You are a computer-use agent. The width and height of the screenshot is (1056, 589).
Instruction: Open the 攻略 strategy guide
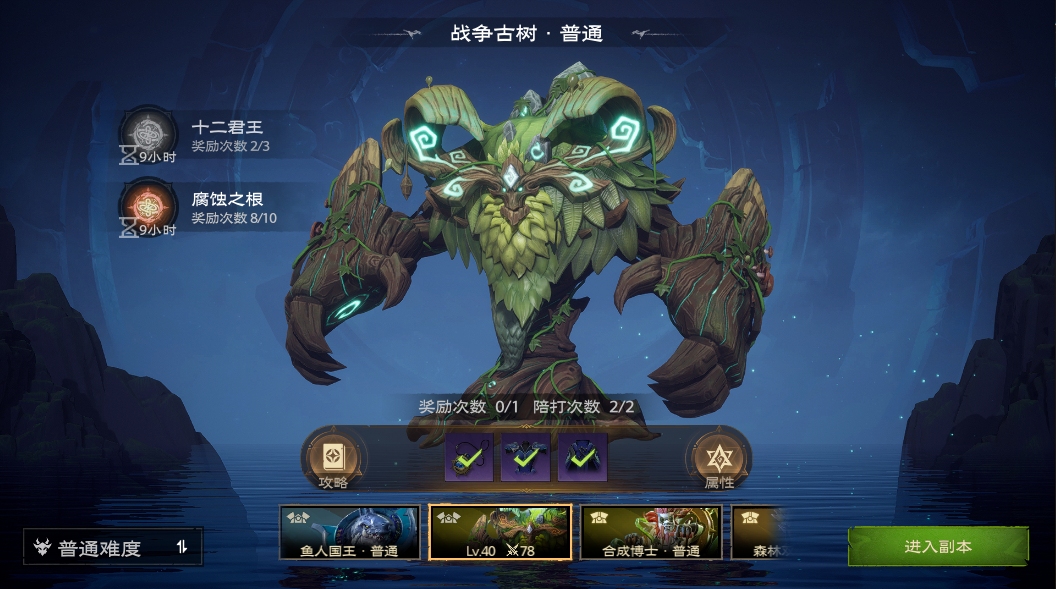tap(333, 461)
